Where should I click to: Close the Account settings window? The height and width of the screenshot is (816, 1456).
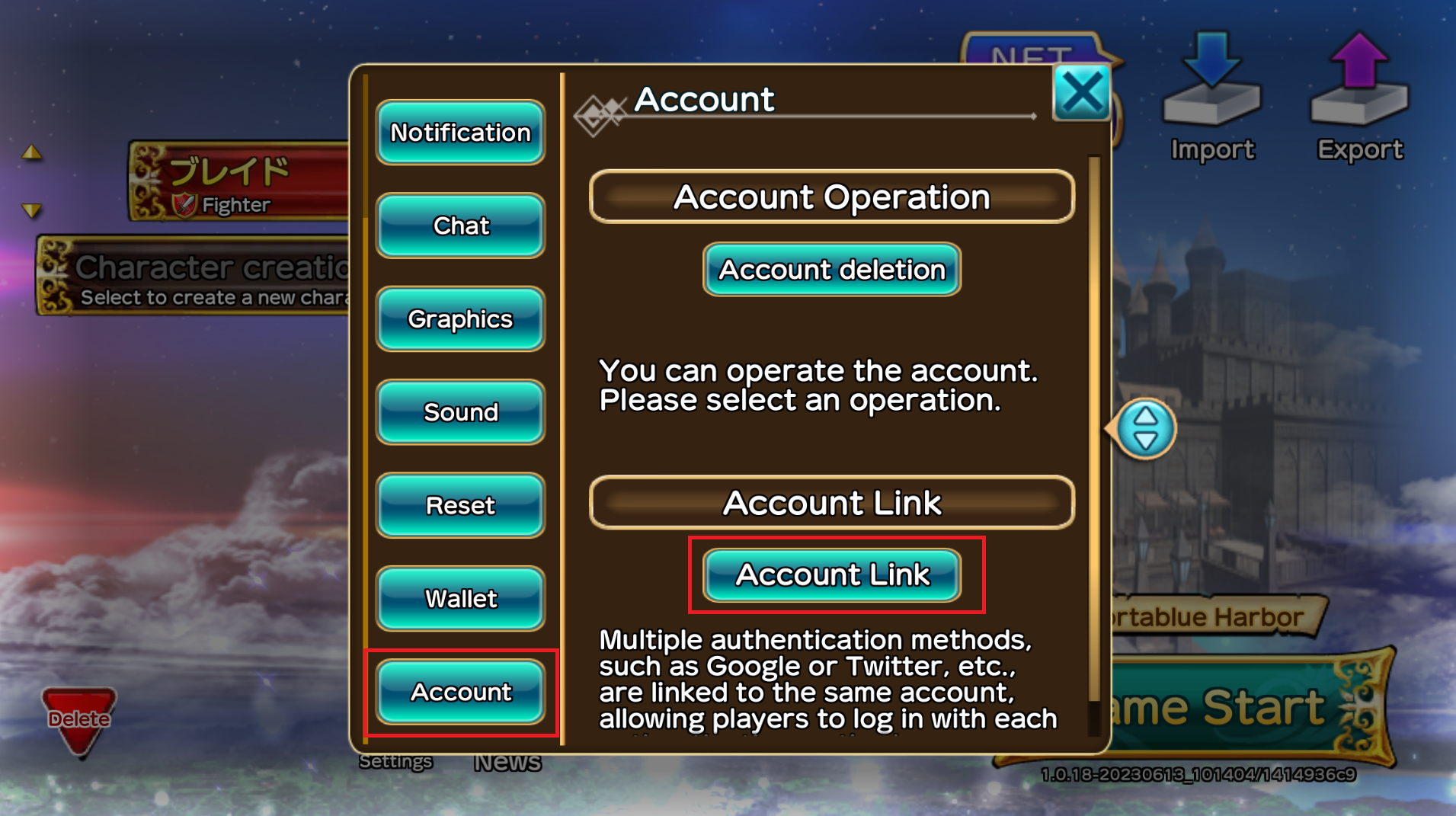[1080, 93]
